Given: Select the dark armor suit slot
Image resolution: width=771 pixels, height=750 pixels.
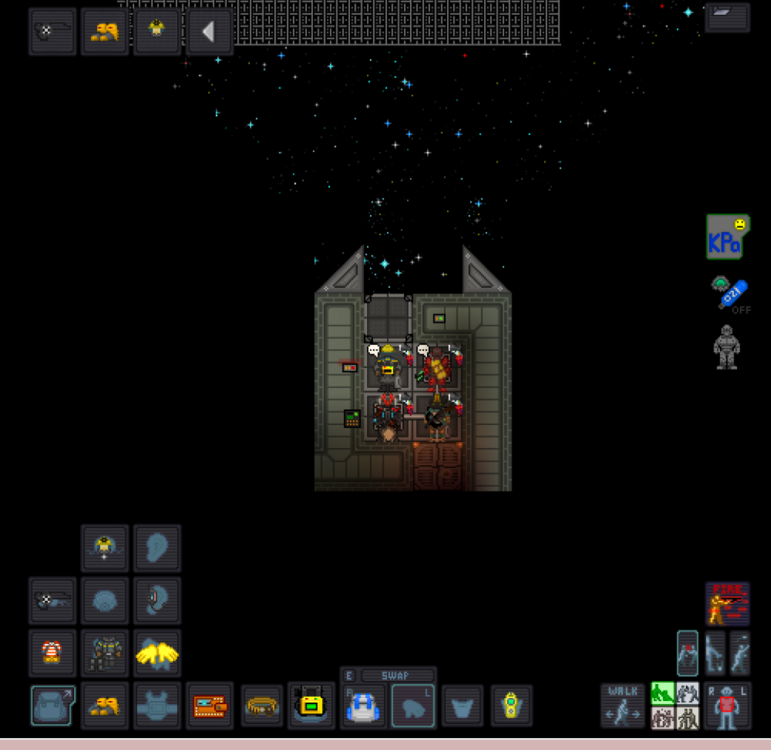Looking at the screenshot, I should [x=105, y=654].
